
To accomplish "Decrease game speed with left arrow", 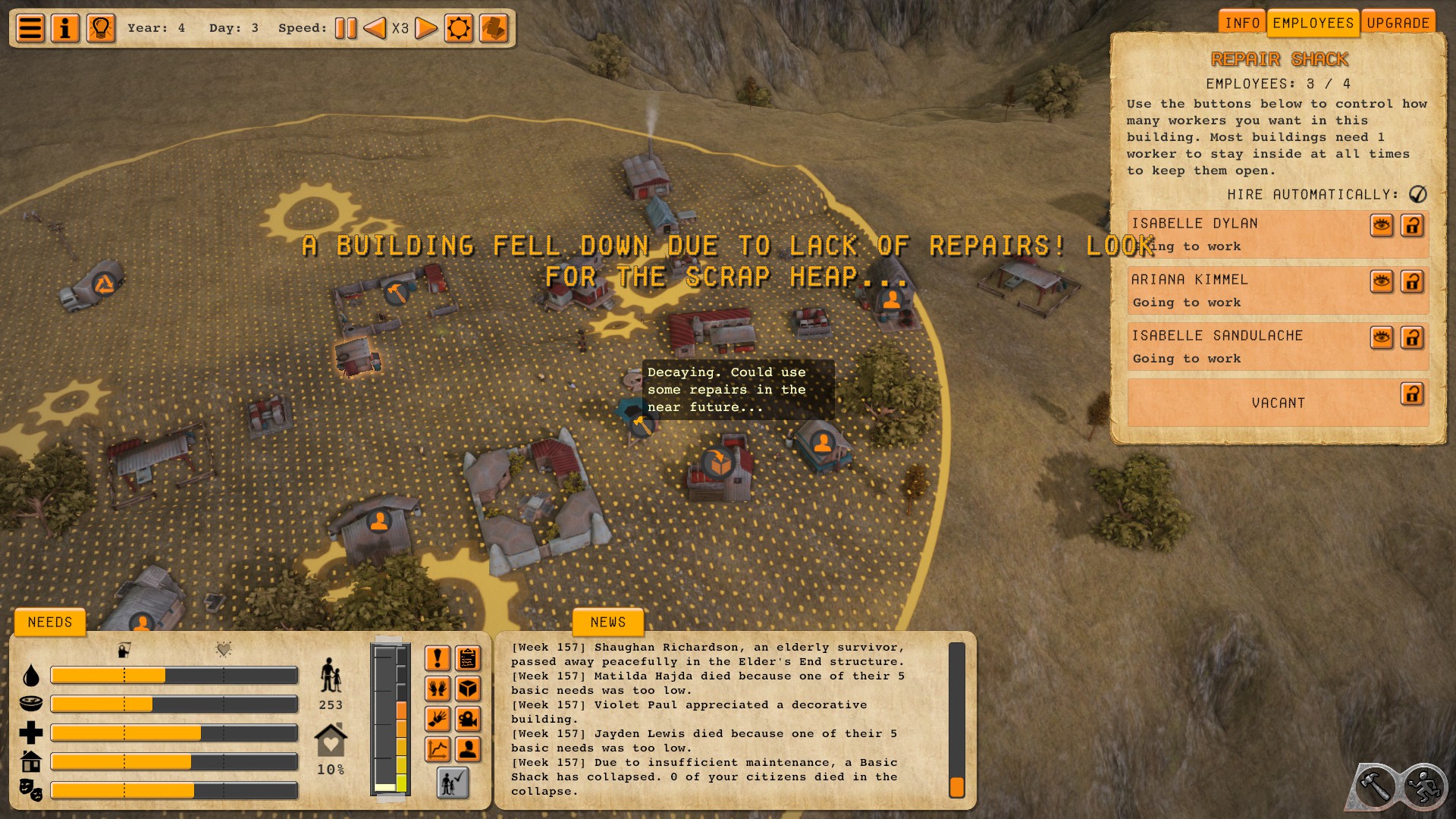I will point(374,29).
